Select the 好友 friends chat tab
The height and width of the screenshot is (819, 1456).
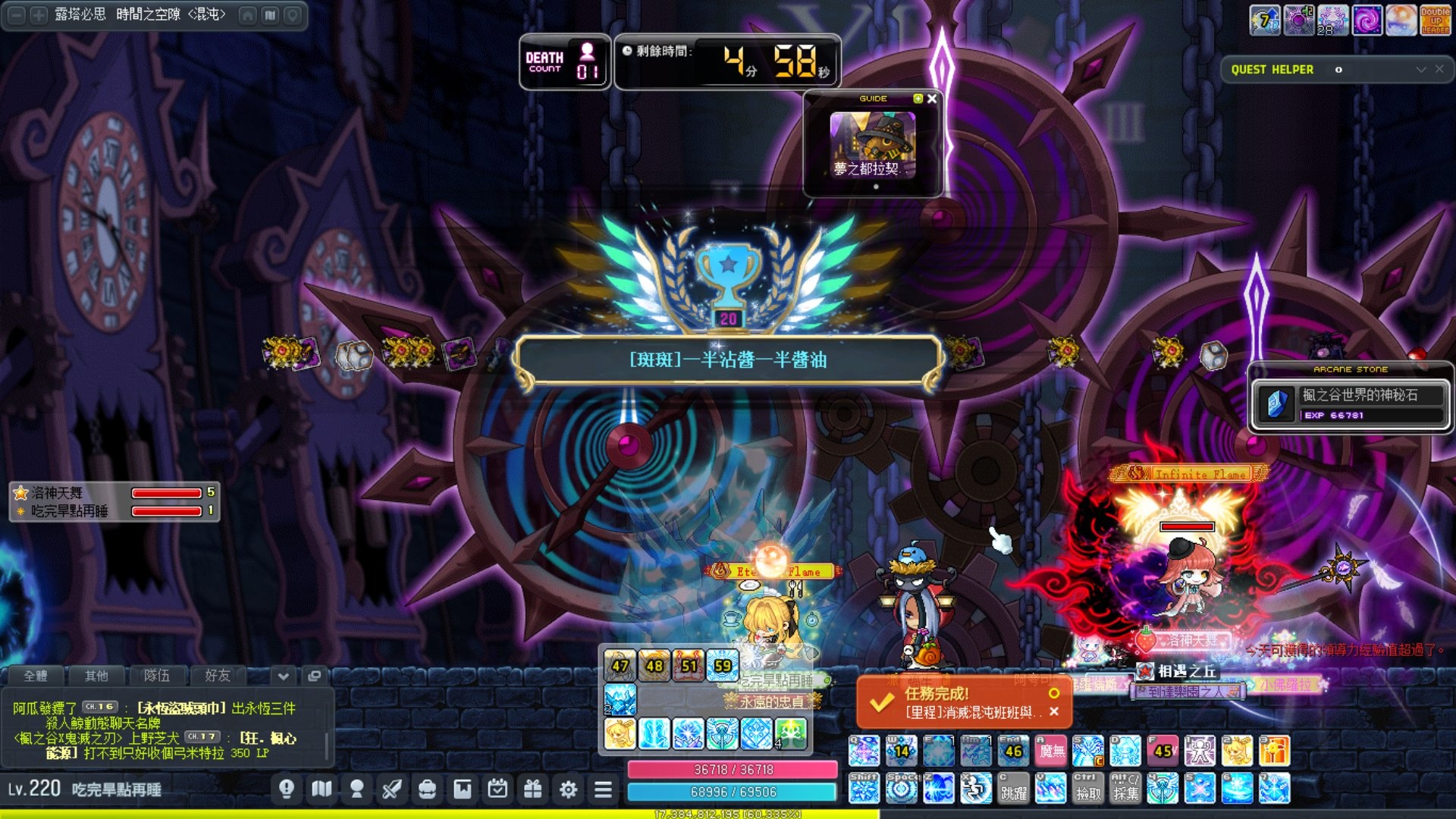pyautogui.click(x=218, y=675)
